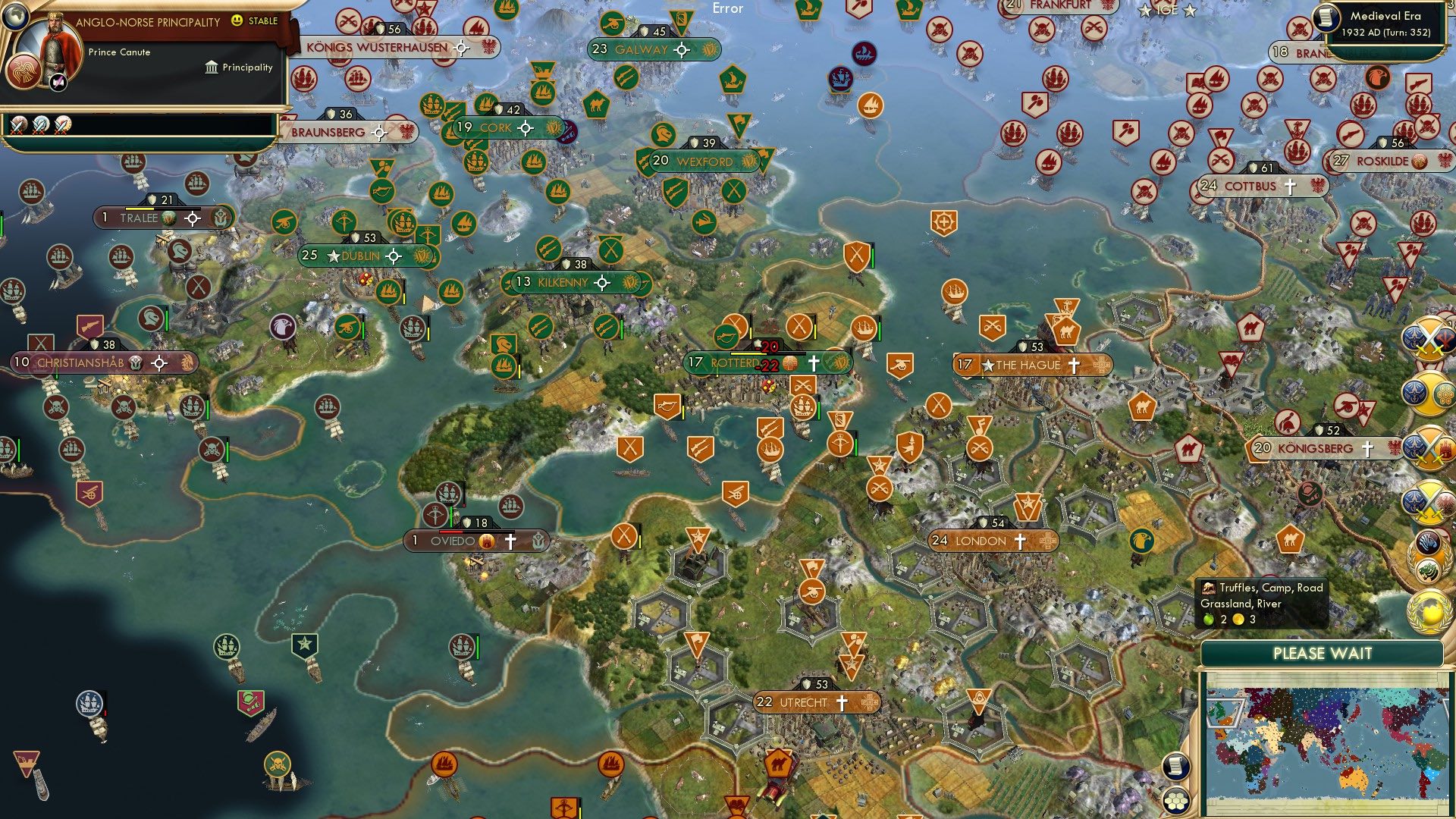This screenshot has height=819, width=1456.
Task: Click the cross religion icon on Utrecht's banner
Action: (x=842, y=702)
